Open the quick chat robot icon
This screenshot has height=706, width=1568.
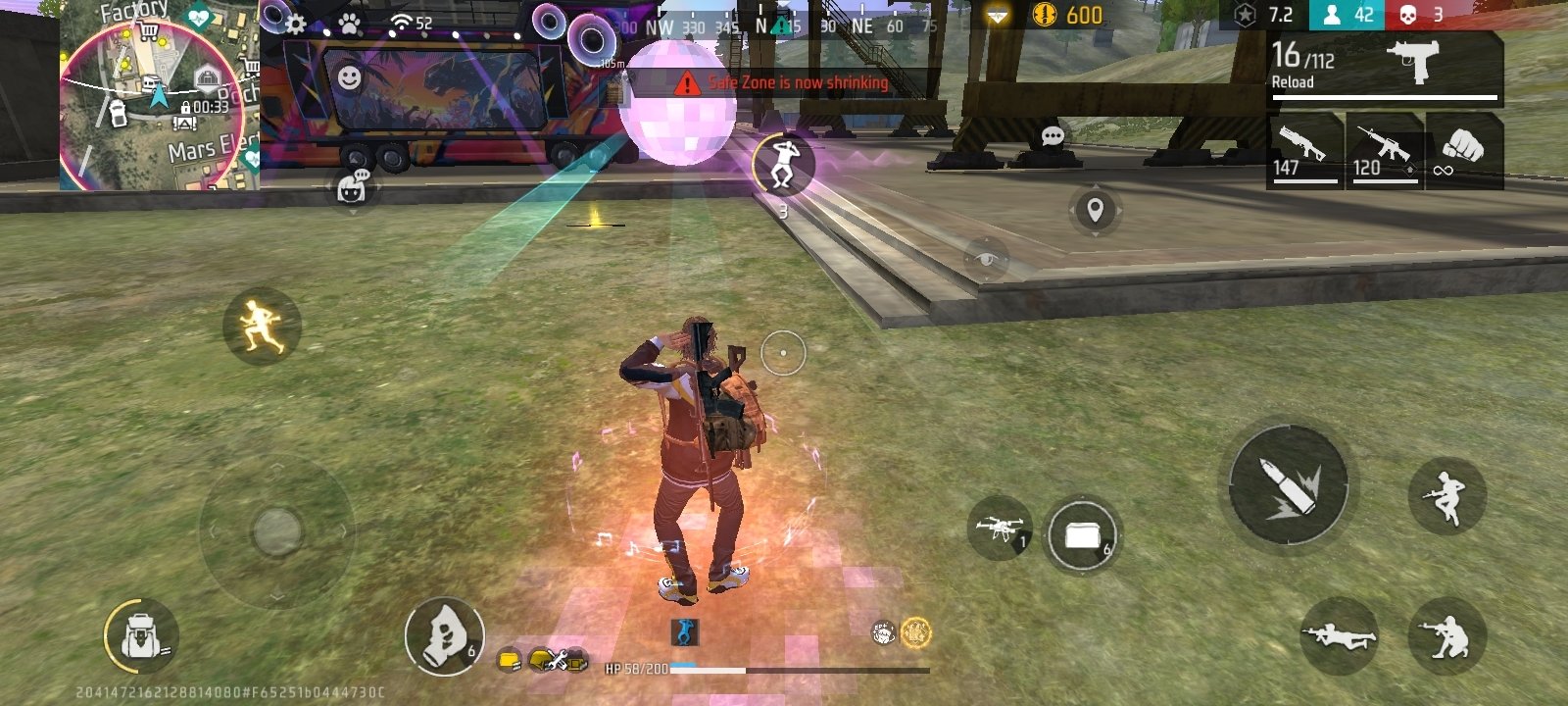point(351,186)
